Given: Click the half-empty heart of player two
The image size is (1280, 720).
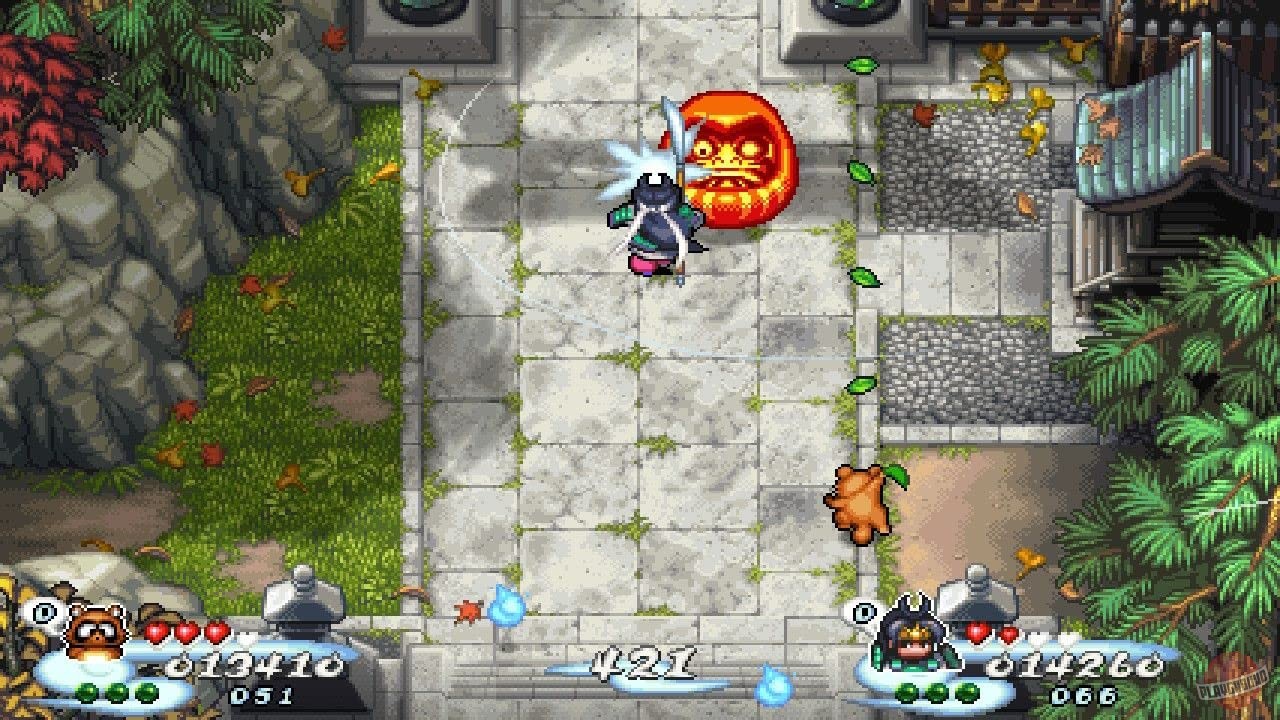Looking at the screenshot, I should (x=1008, y=636).
